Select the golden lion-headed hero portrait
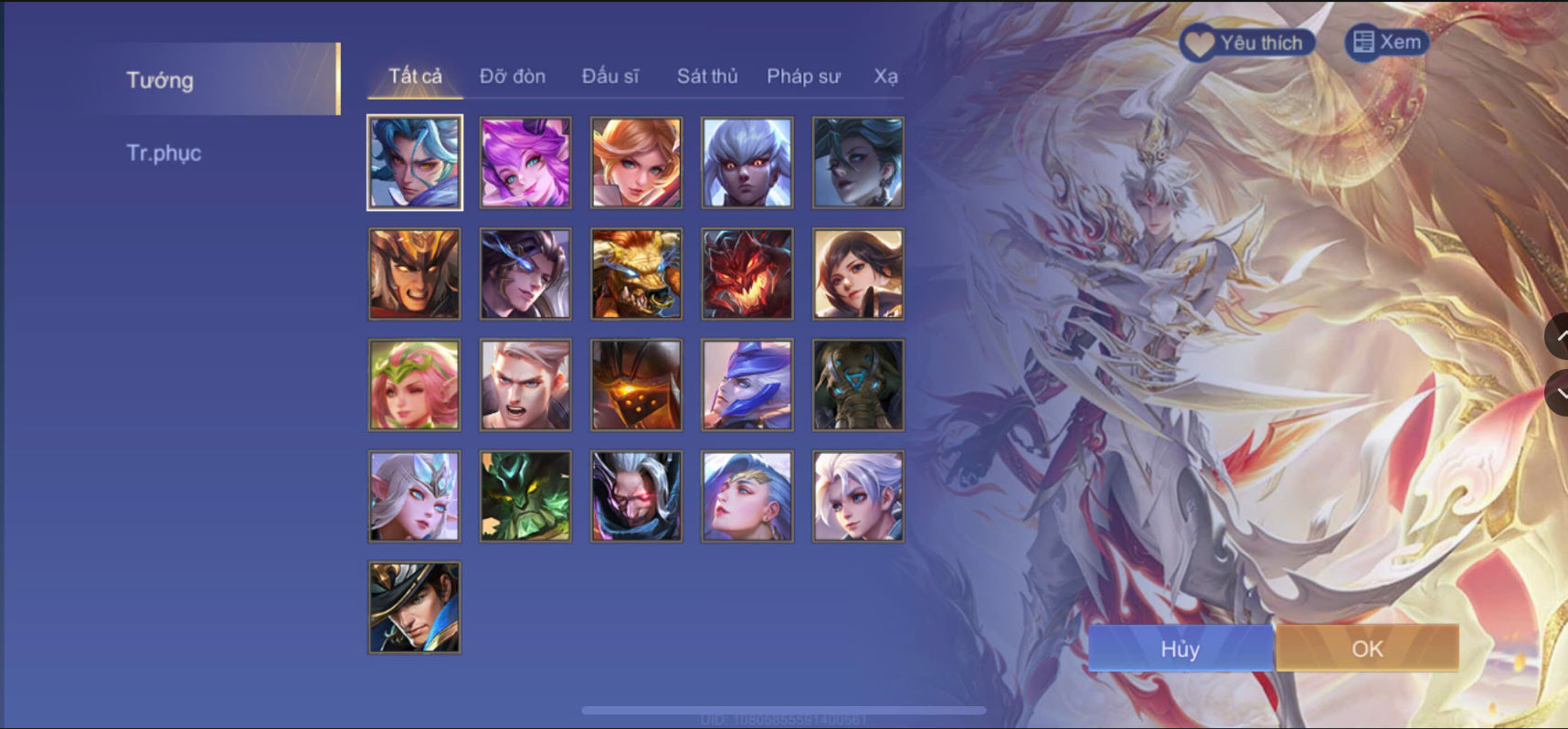The width and height of the screenshot is (1568, 729). (x=636, y=273)
